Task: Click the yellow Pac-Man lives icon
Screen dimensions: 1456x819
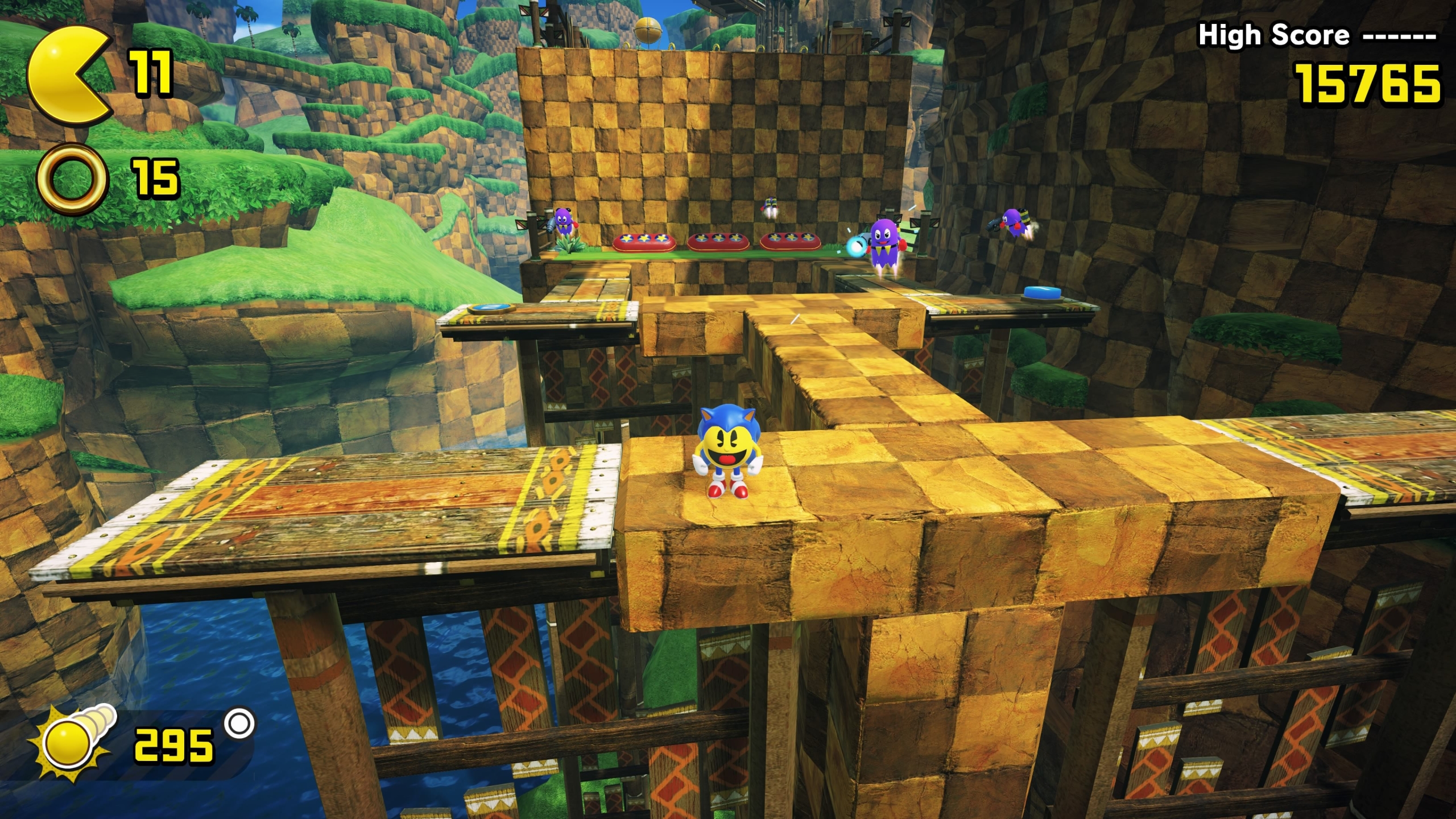Action: click(68, 76)
